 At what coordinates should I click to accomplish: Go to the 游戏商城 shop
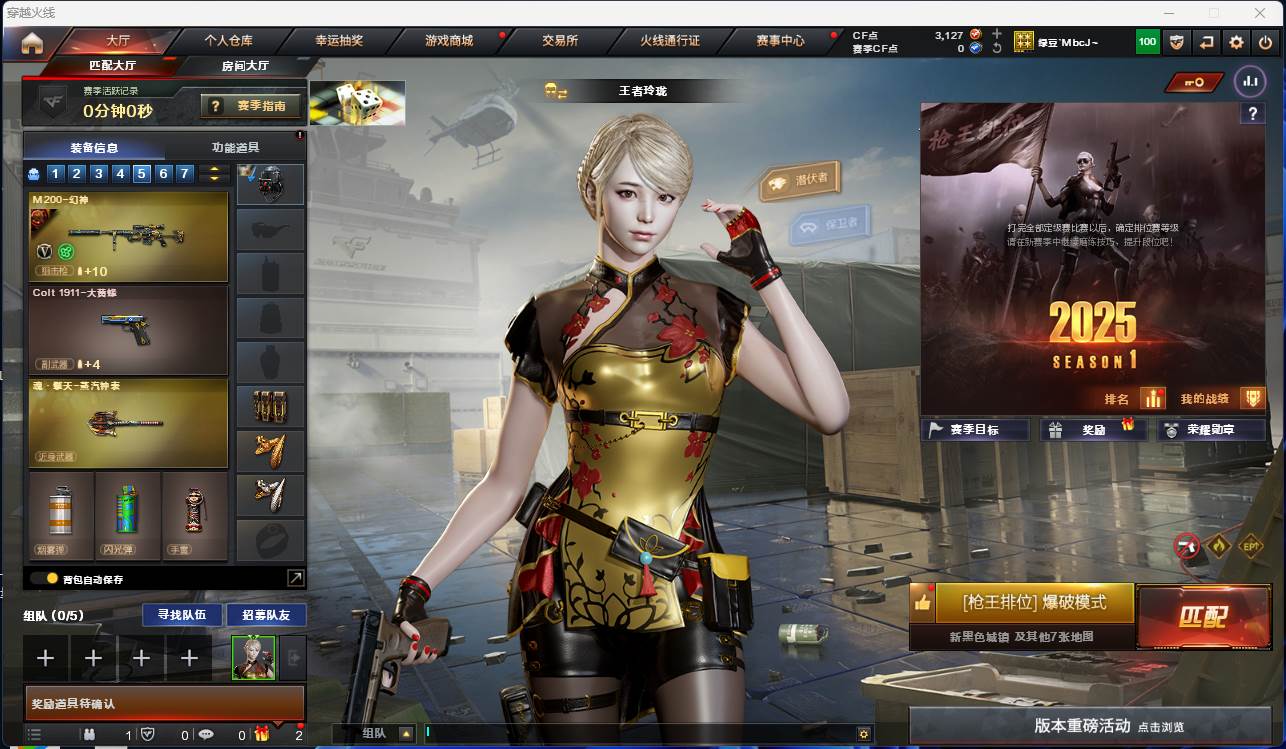tap(449, 41)
